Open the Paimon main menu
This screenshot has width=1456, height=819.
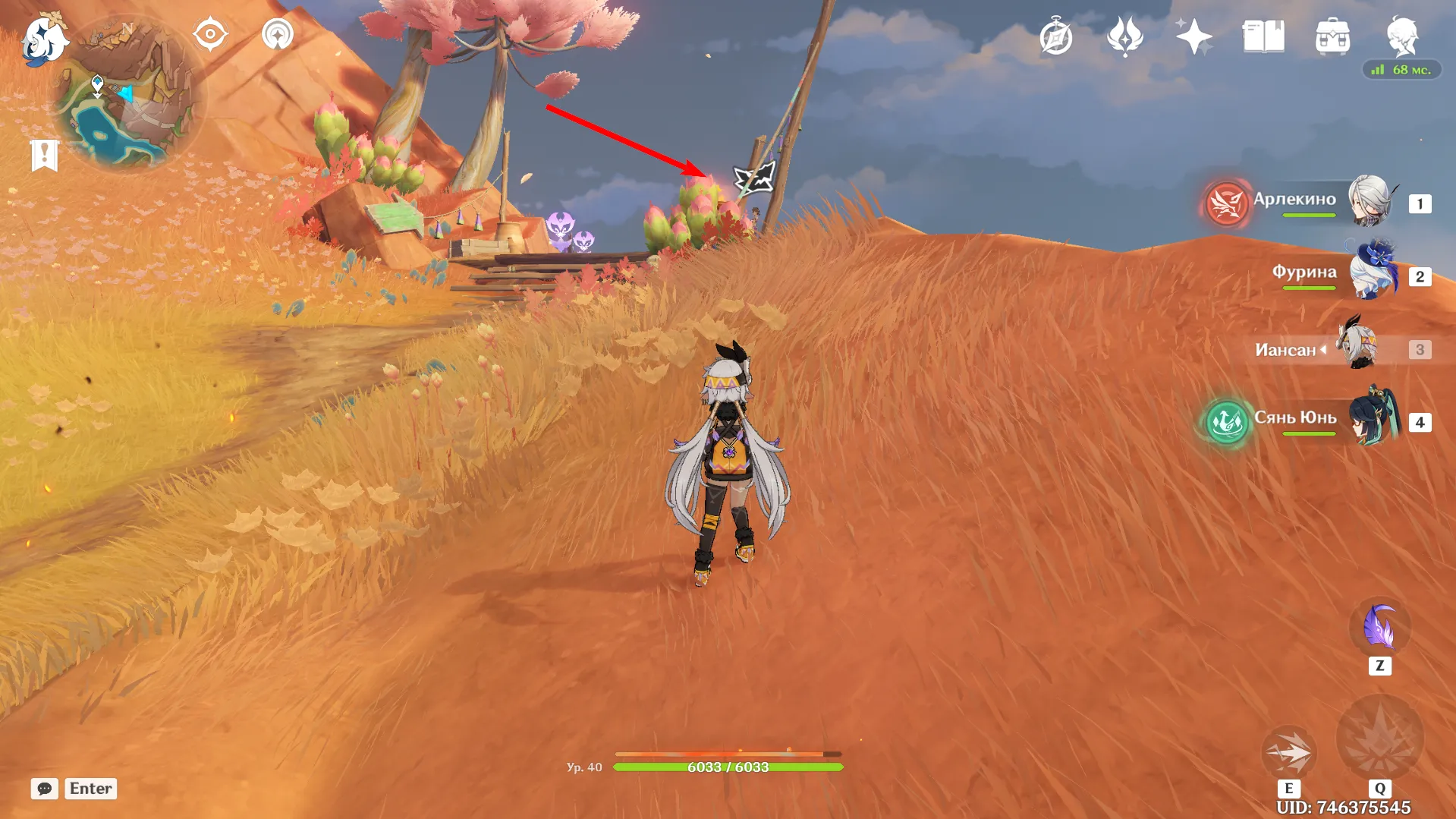coord(43,39)
